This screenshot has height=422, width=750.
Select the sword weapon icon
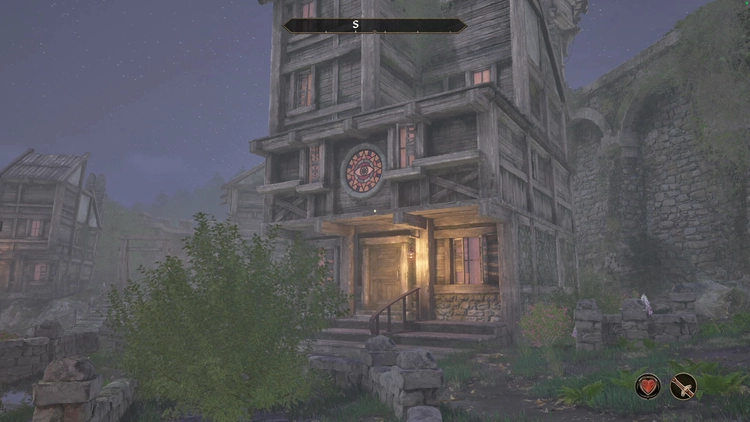[x=684, y=385]
